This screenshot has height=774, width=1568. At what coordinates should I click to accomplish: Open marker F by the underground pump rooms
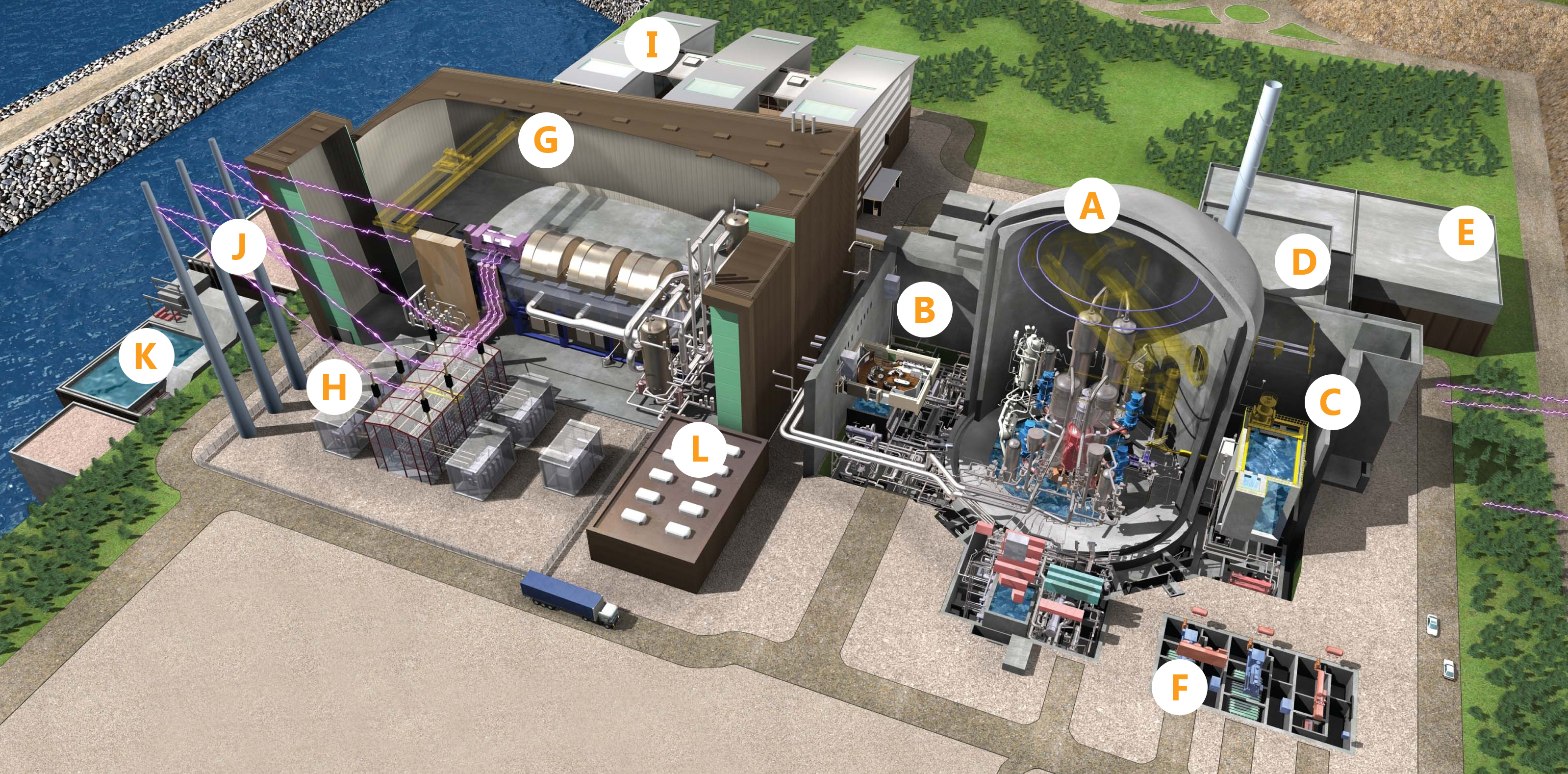click(x=1179, y=687)
